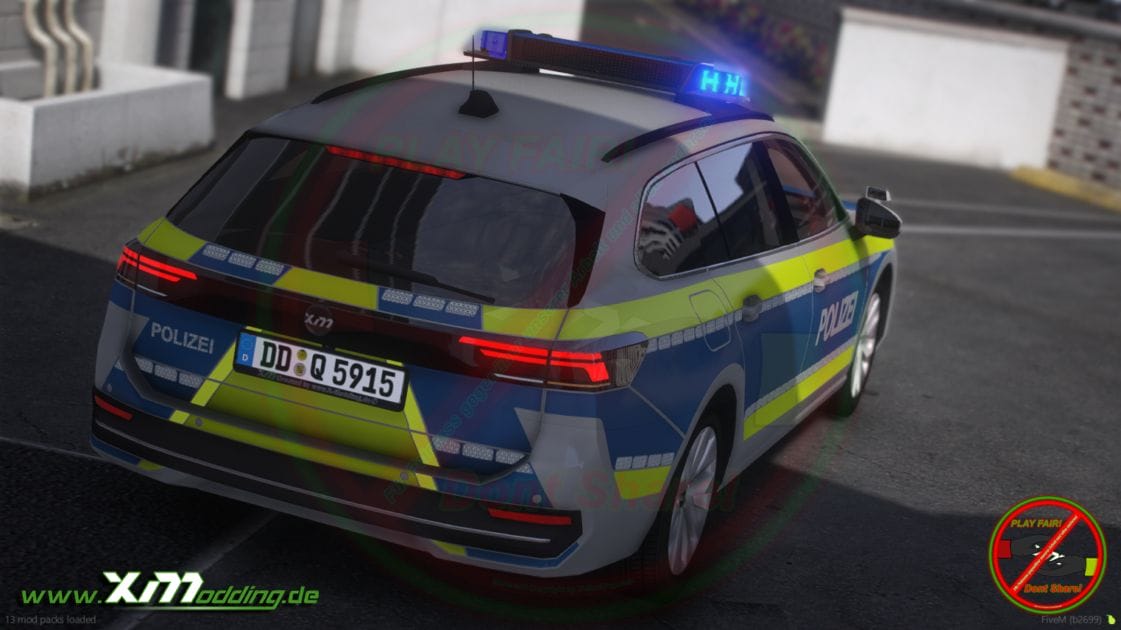Image resolution: width=1121 pixels, height=630 pixels.
Task: Open the www.XModding.de watermark link
Action: tap(170, 592)
